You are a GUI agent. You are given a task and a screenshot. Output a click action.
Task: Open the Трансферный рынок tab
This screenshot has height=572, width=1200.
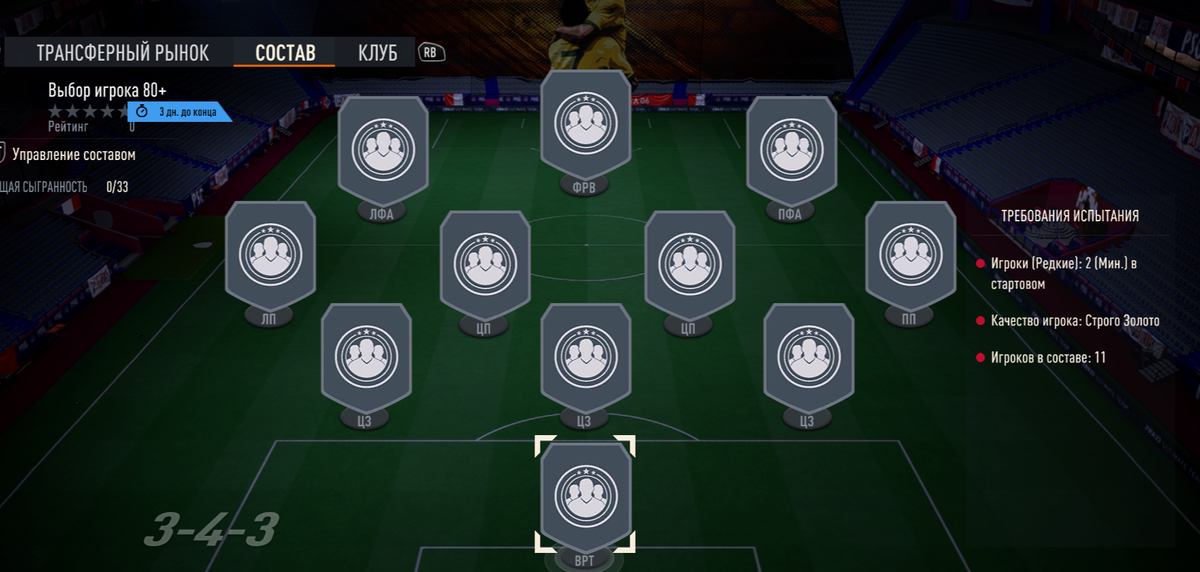[x=123, y=53]
